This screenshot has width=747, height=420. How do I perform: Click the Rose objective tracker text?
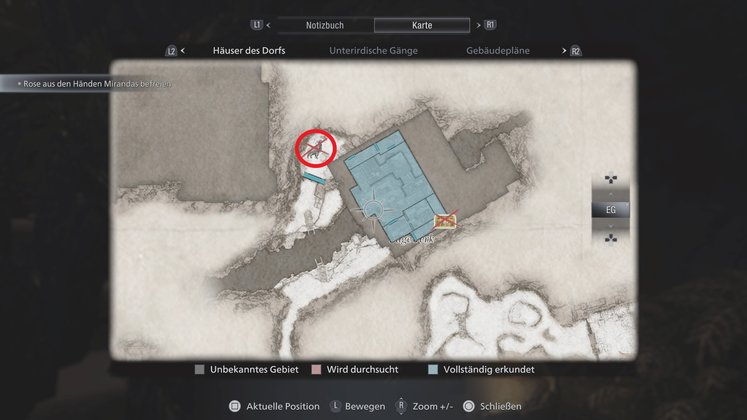pyautogui.click(x=88, y=84)
